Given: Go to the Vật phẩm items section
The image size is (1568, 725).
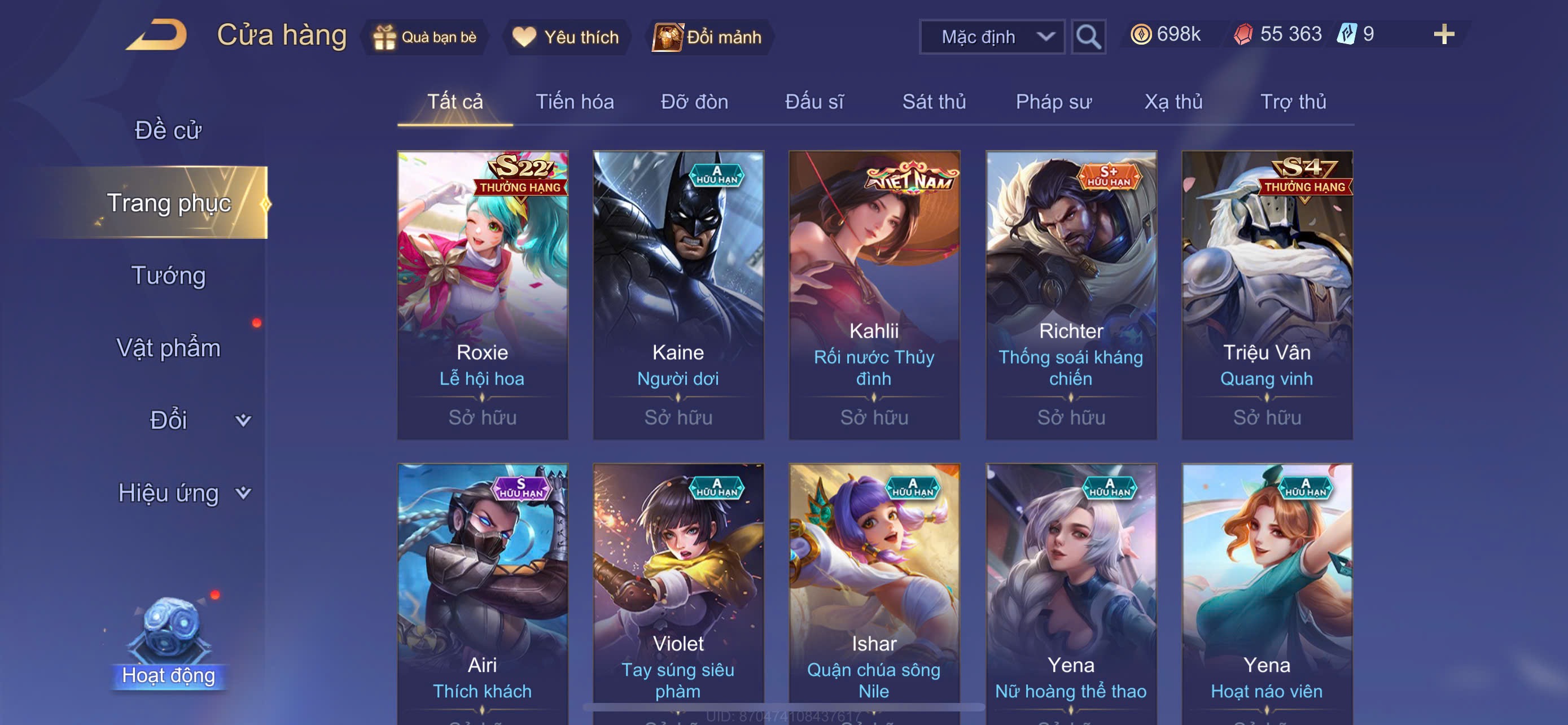Looking at the screenshot, I should pyautogui.click(x=169, y=348).
